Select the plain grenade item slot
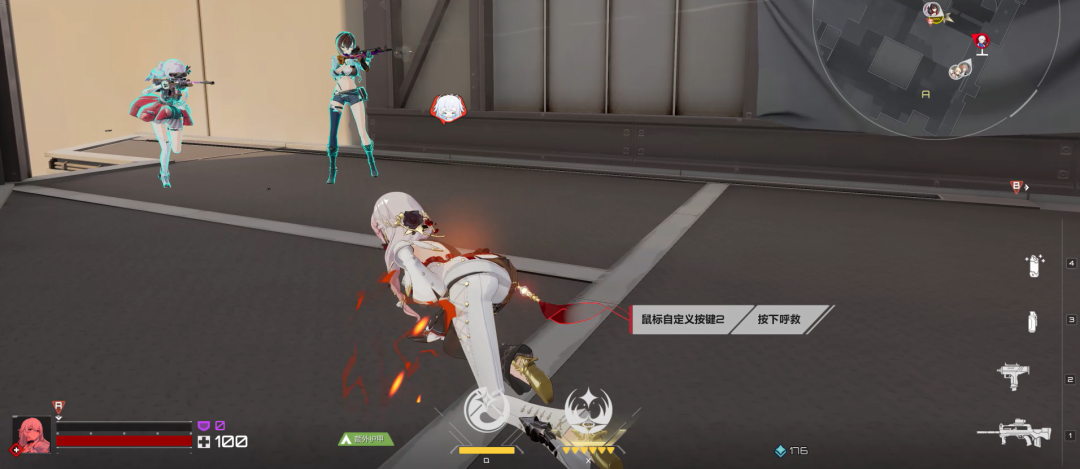 1032,321
